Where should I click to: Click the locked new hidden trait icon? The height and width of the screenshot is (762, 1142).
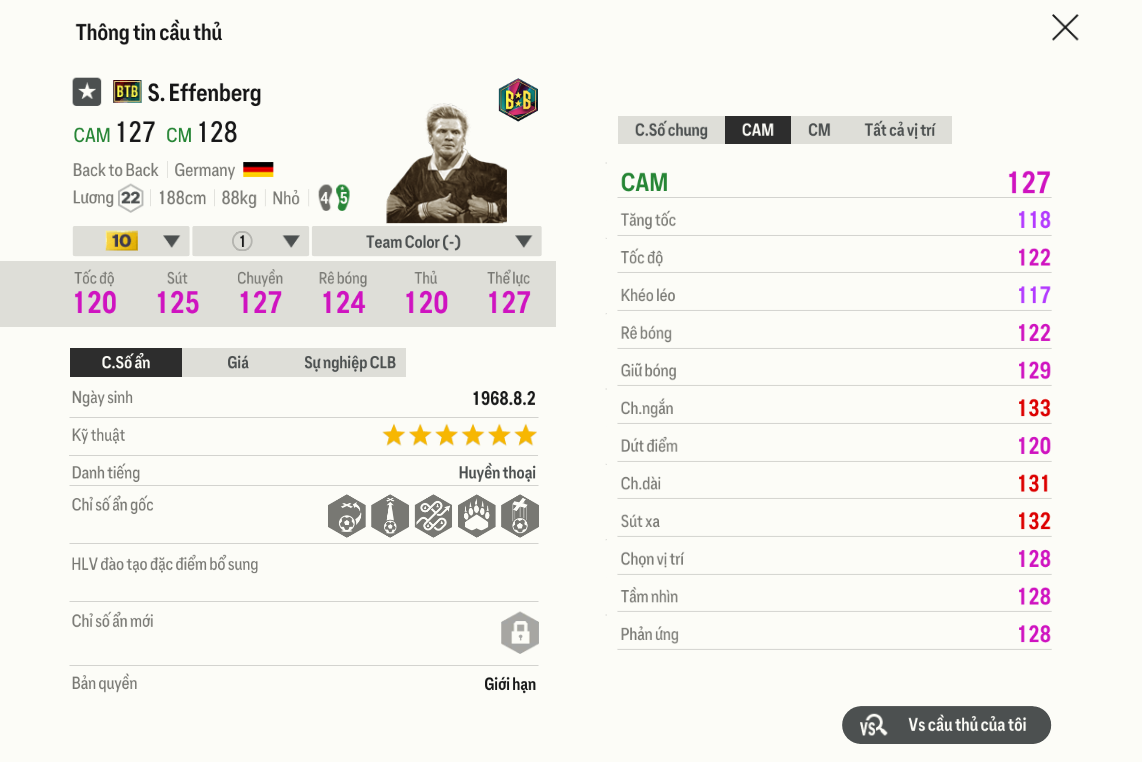point(519,633)
